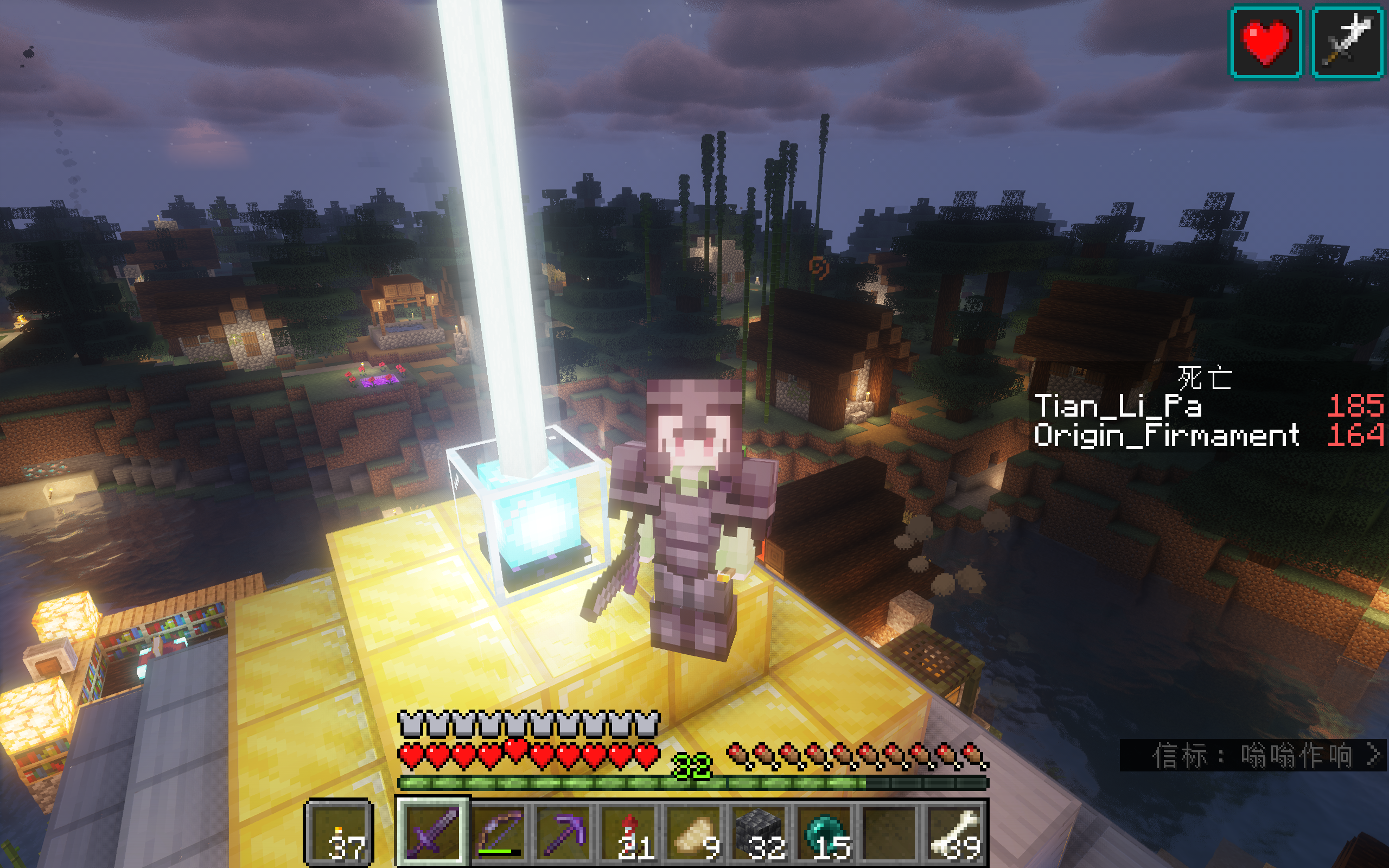This screenshot has height=868, width=1389.
Task: Select the netherite sword hotbar slot
Action: [432, 831]
